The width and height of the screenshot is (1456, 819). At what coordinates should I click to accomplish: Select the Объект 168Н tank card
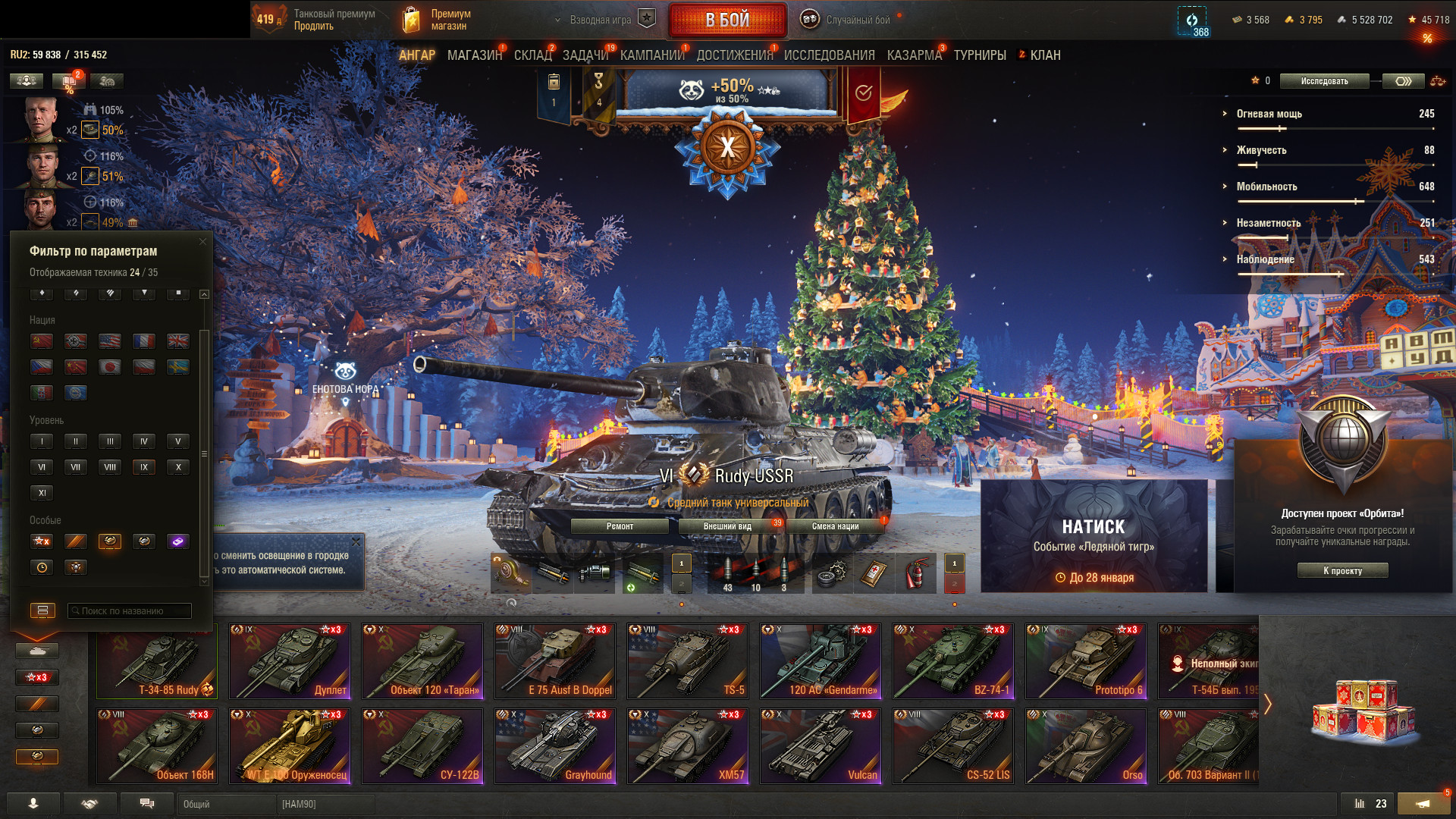(157, 745)
